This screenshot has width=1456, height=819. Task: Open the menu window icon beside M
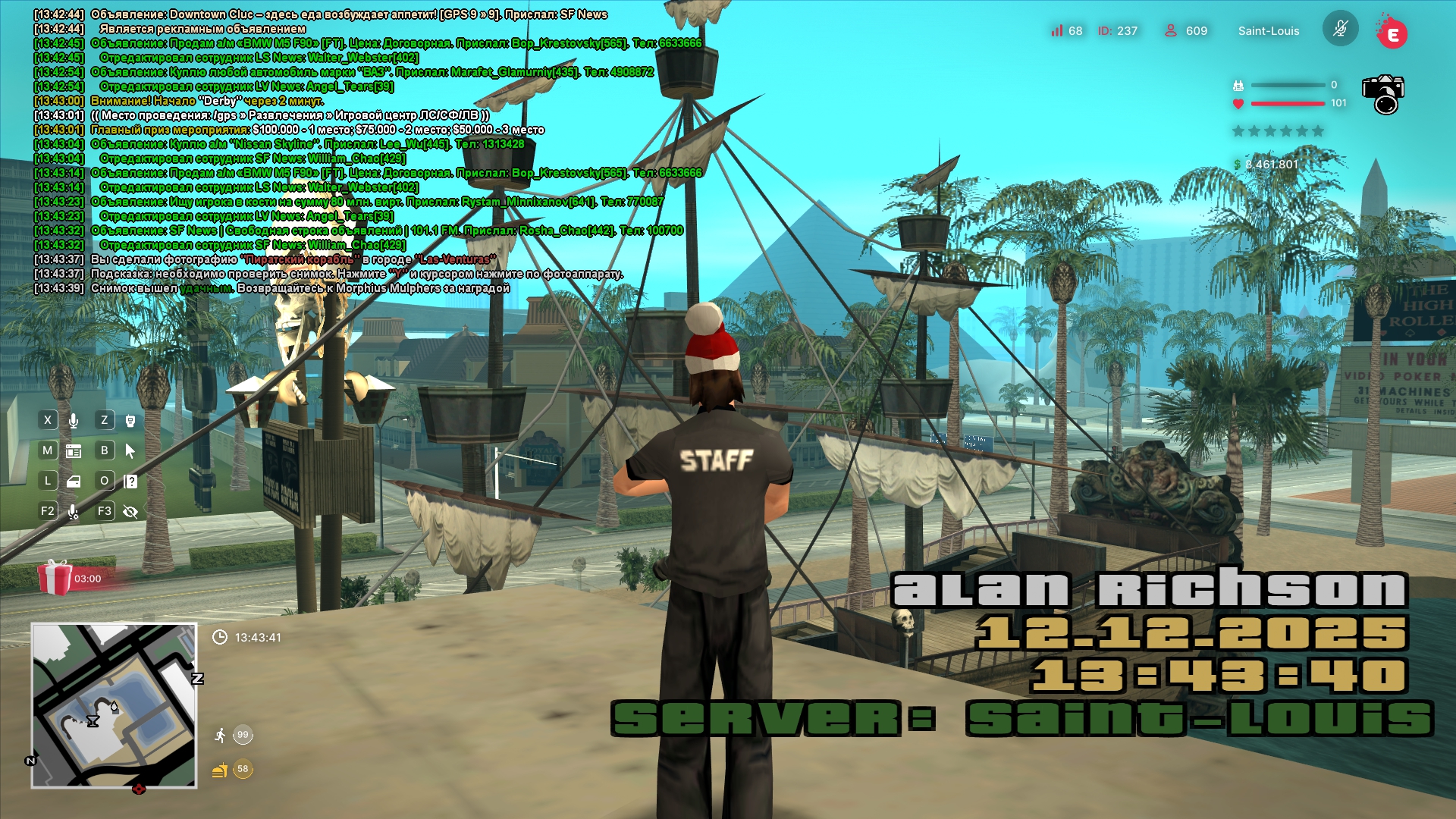click(x=74, y=451)
